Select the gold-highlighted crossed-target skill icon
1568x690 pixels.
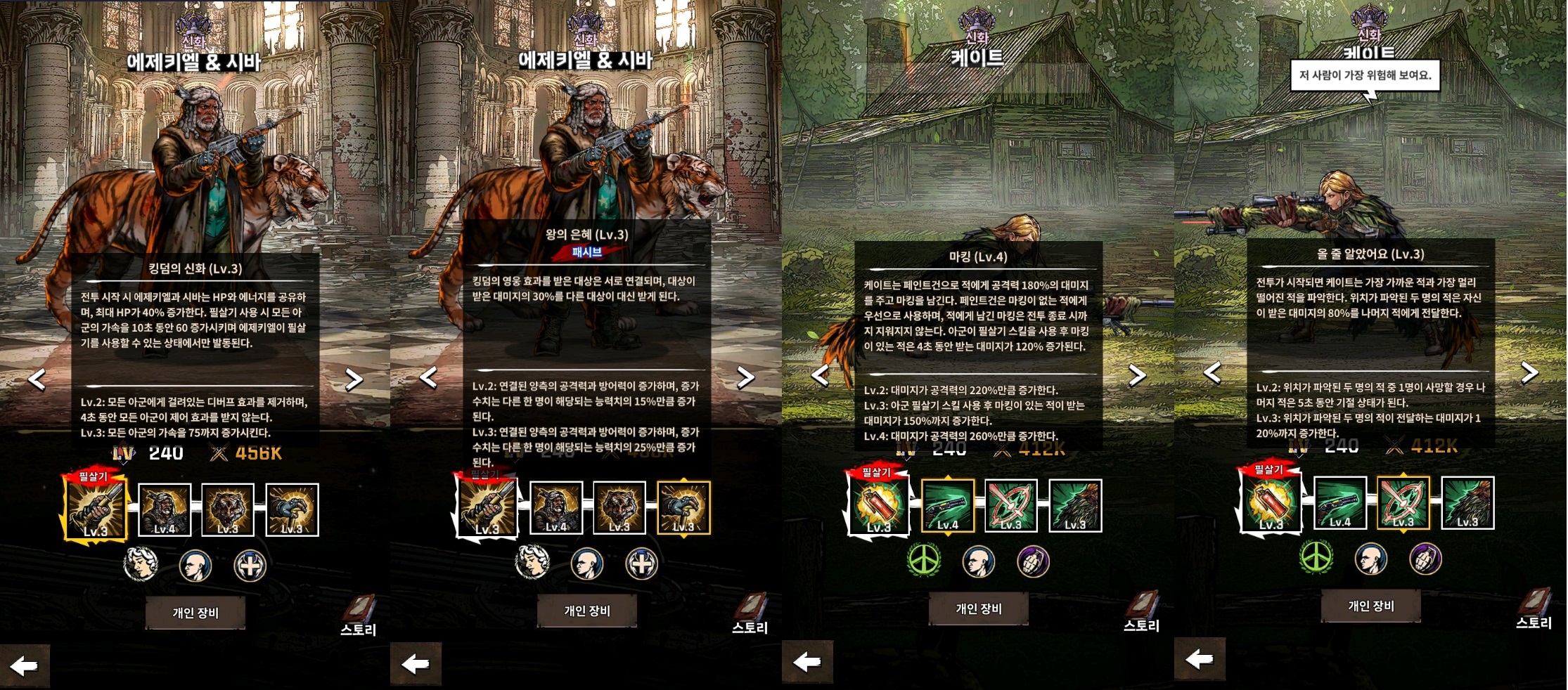point(1403,503)
